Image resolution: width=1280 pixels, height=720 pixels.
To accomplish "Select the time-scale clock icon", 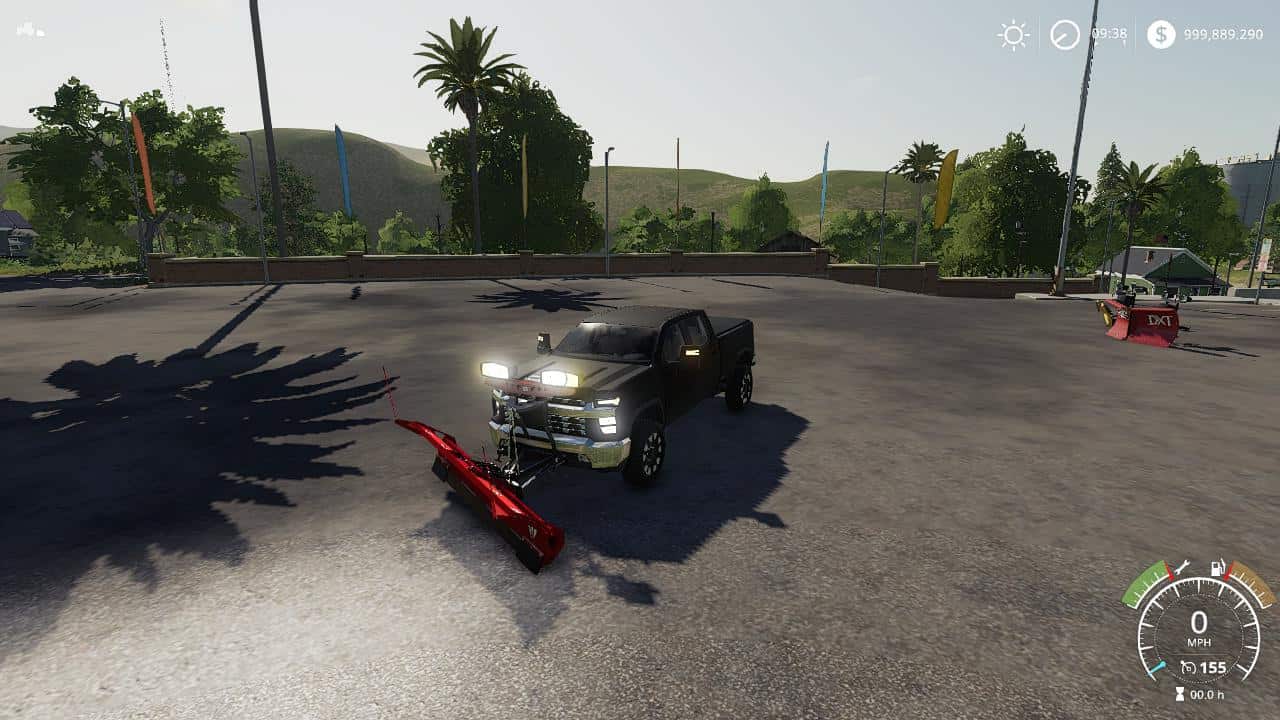I will click(x=1065, y=35).
